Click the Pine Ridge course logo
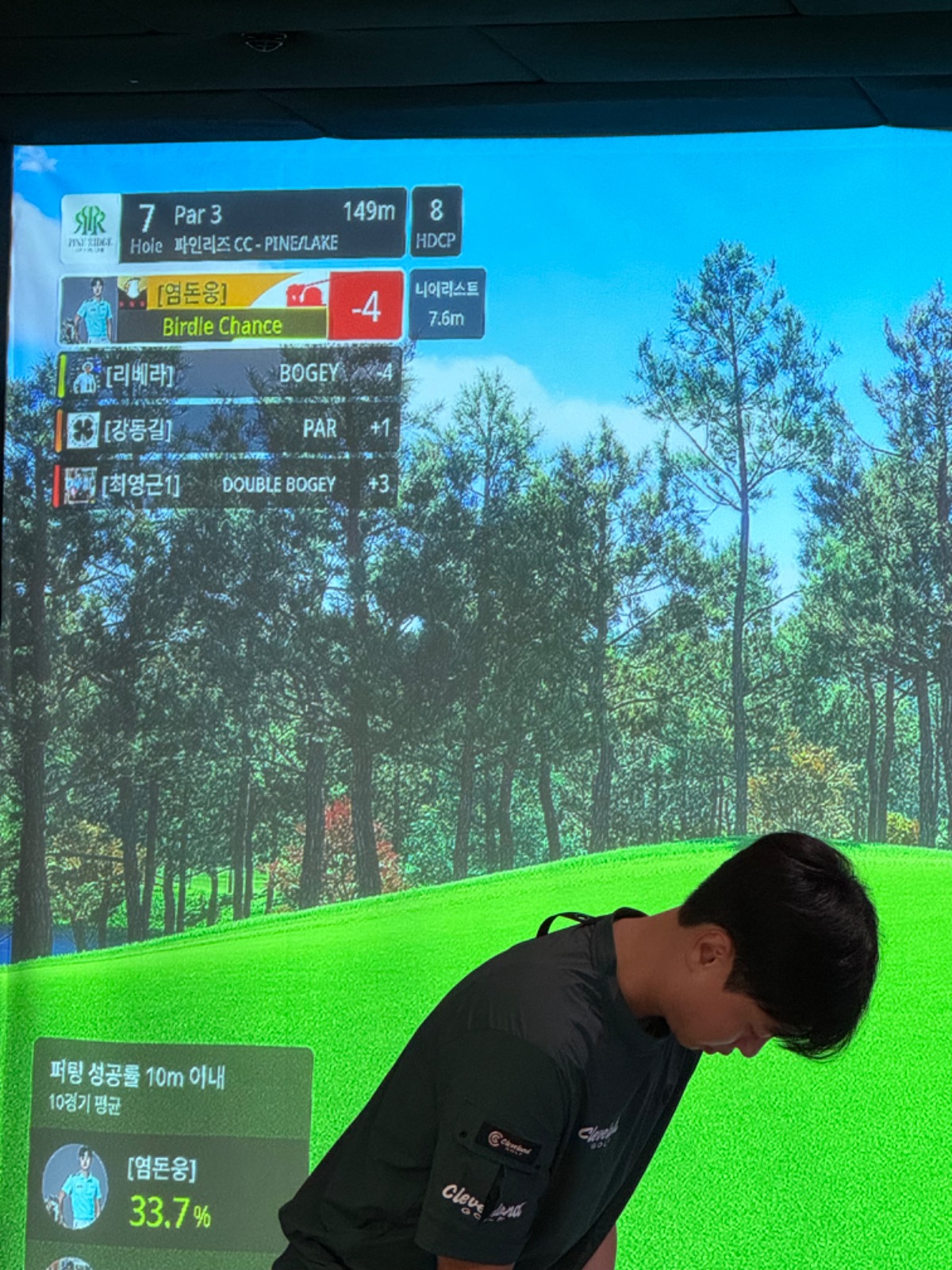This screenshot has height=1270, width=952. tap(90, 228)
